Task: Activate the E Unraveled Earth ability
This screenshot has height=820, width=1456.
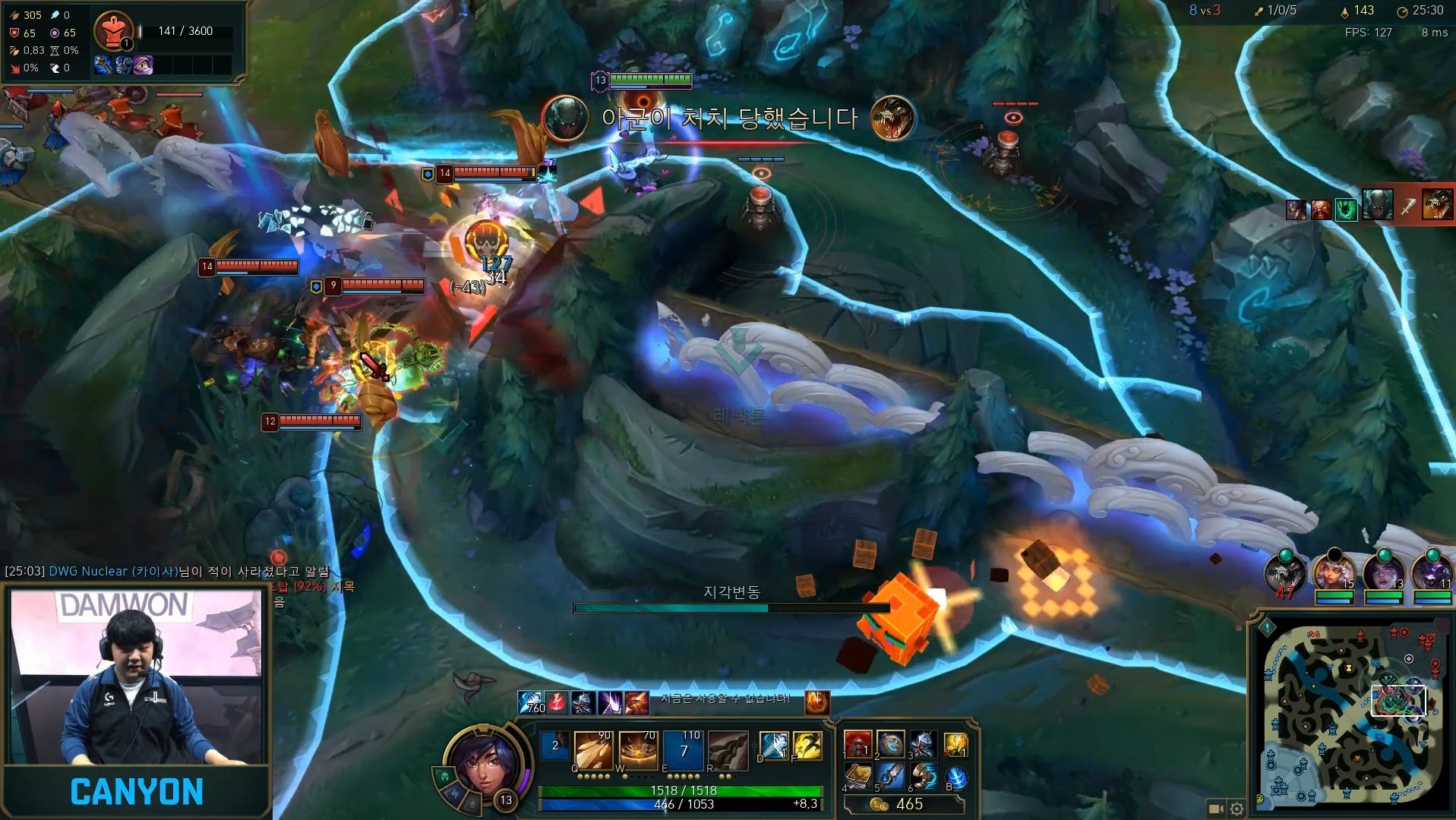Action: click(683, 751)
